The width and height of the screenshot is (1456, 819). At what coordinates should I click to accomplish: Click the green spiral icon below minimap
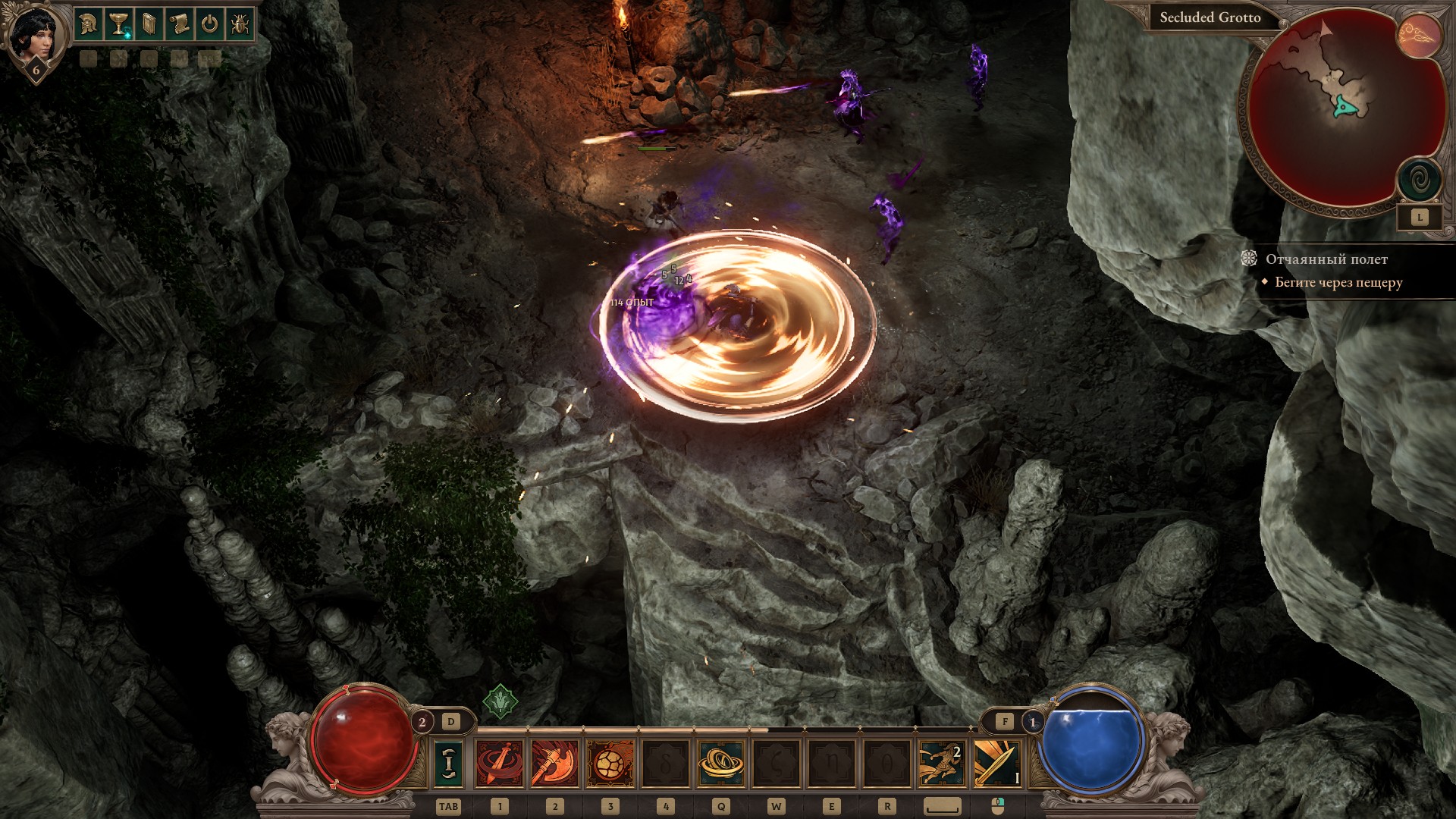pos(1419,181)
